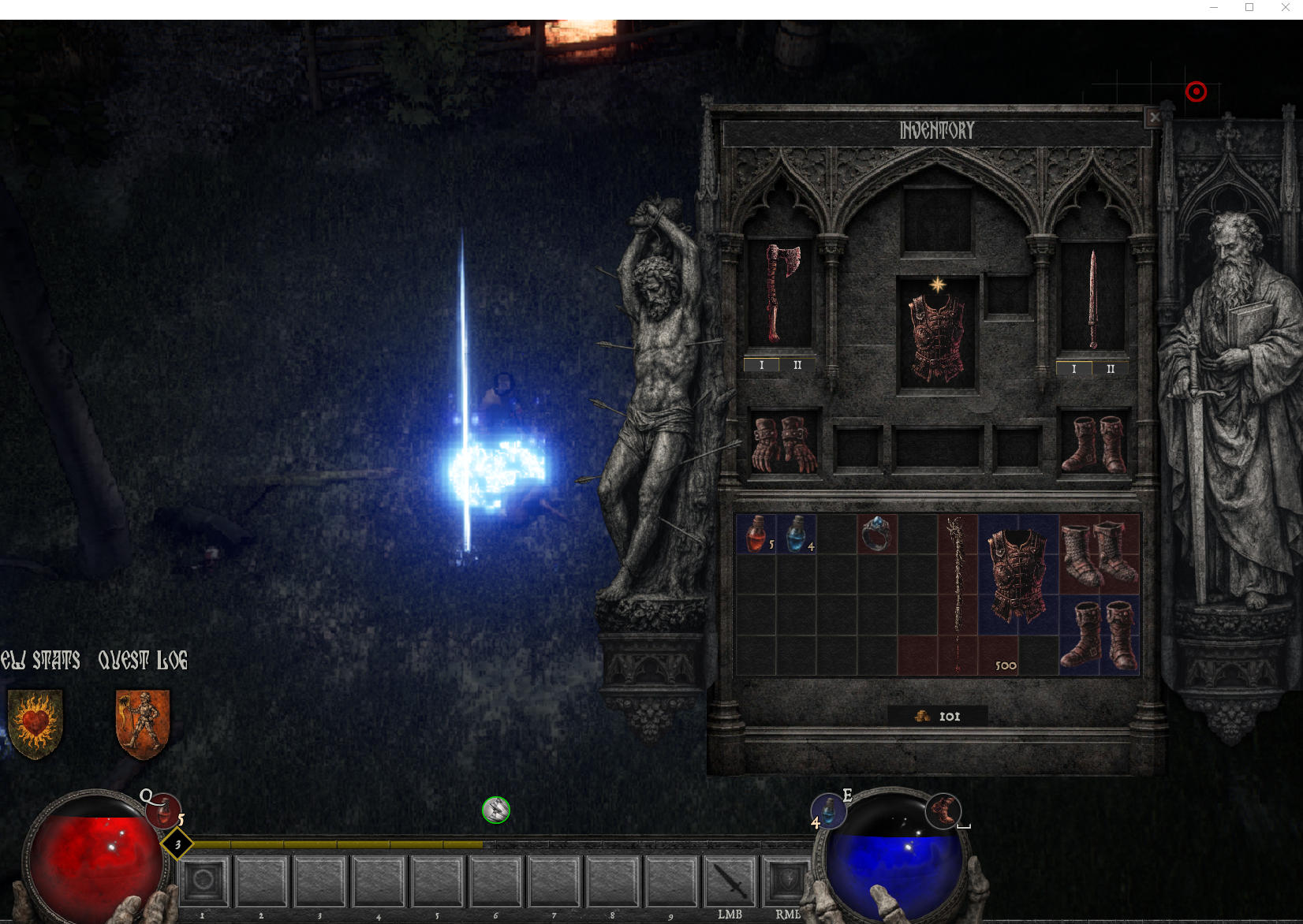Use the mana potion quick slot by the blue orb
Screen dimensions: 1303x924
(829, 810)
